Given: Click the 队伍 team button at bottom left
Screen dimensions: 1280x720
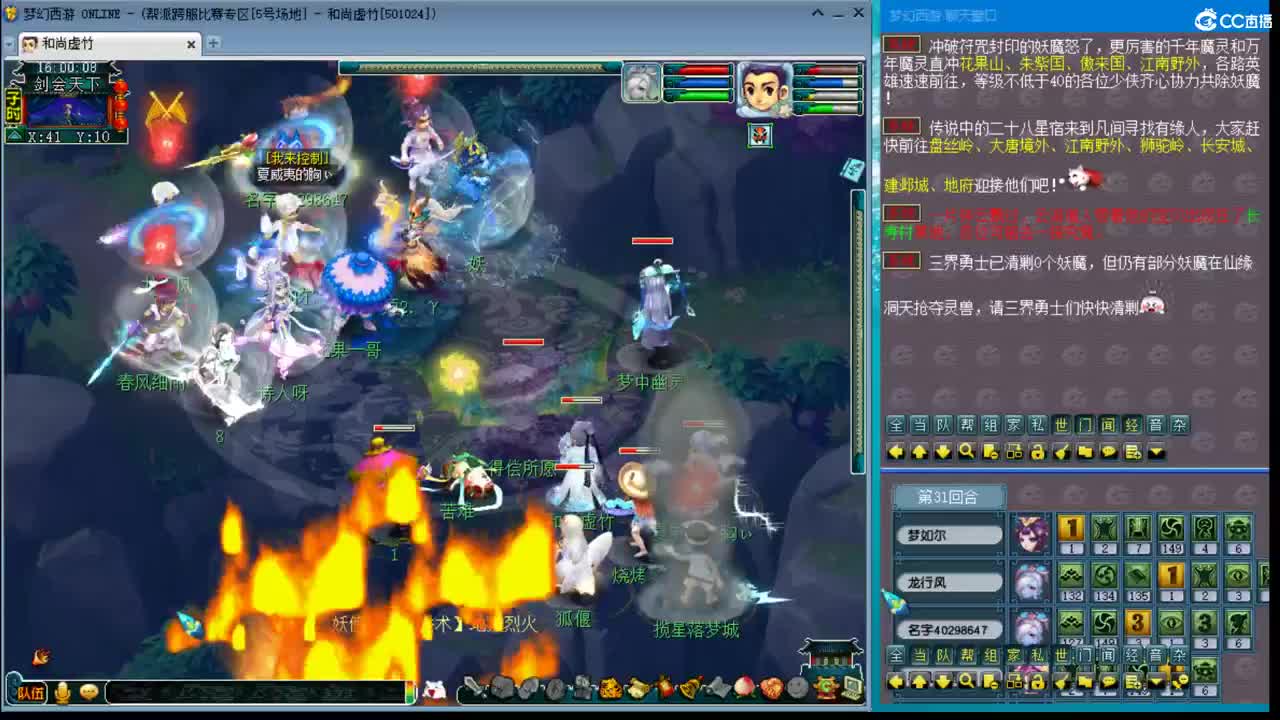Looking at the screenshot, I should (x=33, y=693).
